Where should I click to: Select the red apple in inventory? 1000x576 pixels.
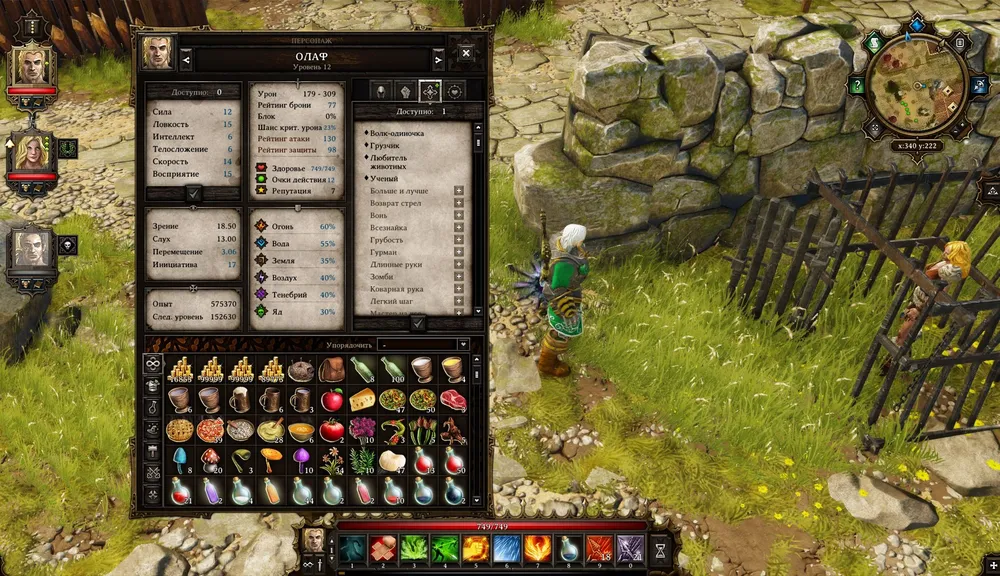point(332,400)
